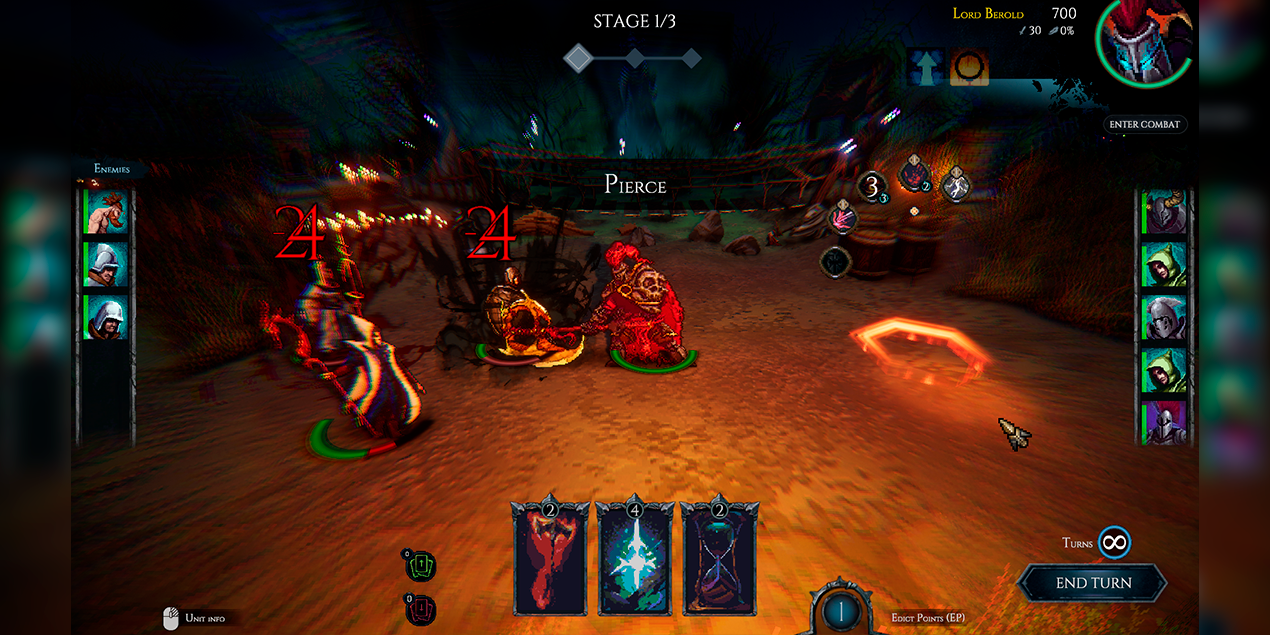Select the horned helmet ally portrait
1270x635 pixels.
[1164, 212]
